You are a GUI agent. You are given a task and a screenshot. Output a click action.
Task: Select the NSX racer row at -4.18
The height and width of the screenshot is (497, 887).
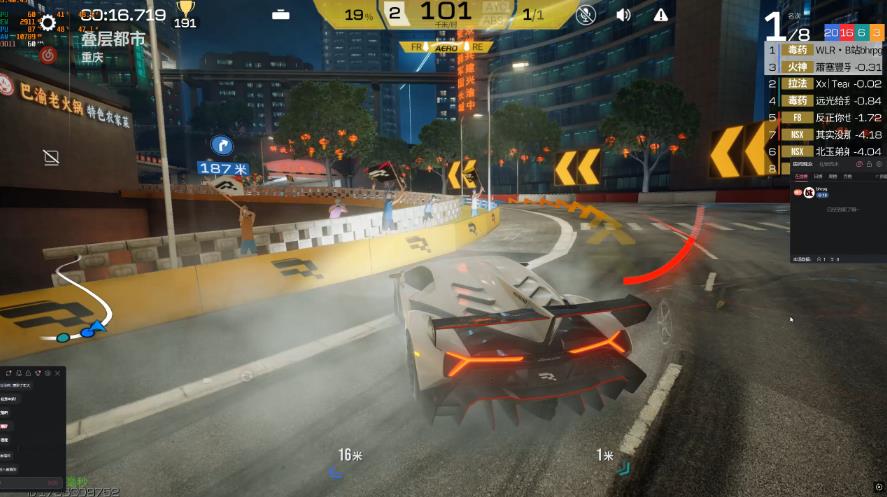824,135
